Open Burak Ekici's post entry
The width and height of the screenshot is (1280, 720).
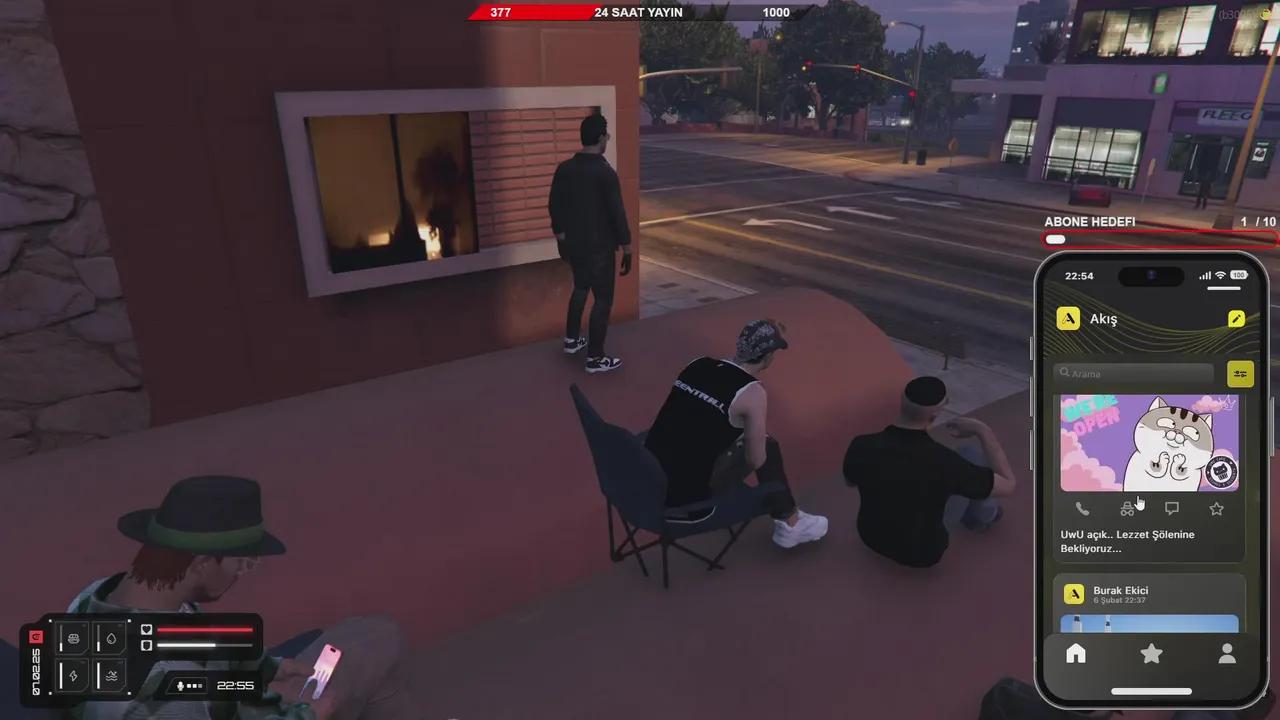pos(1121,590)
